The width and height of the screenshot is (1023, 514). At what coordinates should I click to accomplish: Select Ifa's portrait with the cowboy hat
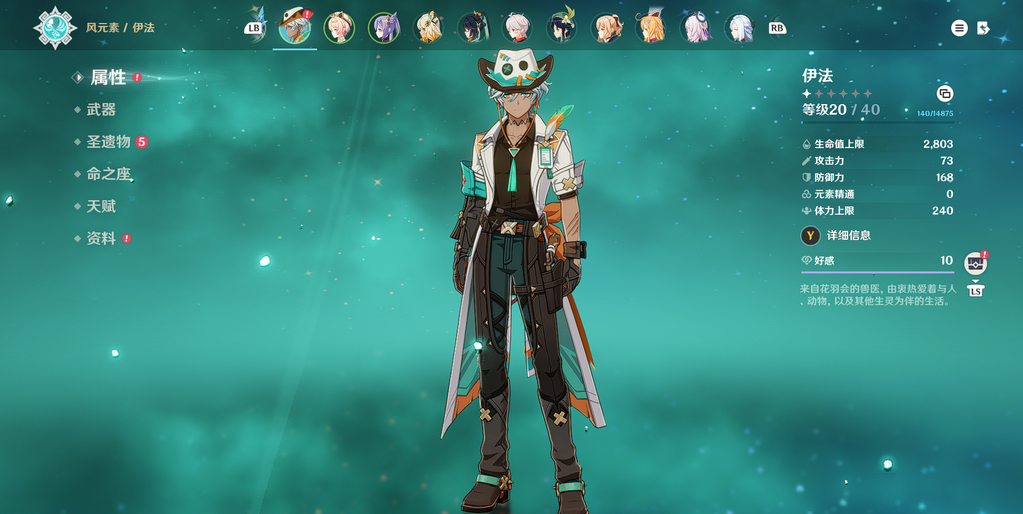point(295,27)
